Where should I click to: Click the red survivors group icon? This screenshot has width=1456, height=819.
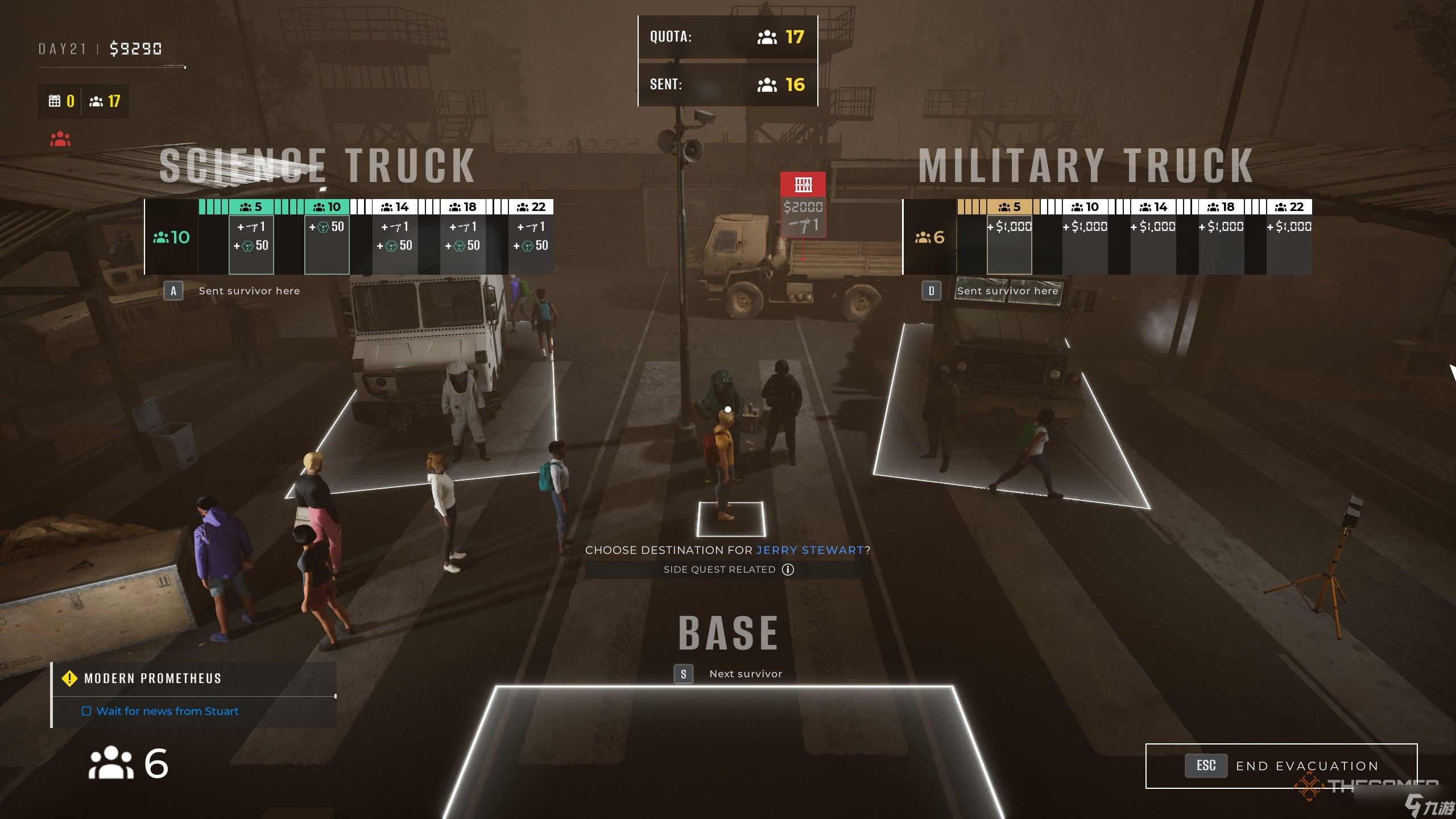(x=60, y=139)
